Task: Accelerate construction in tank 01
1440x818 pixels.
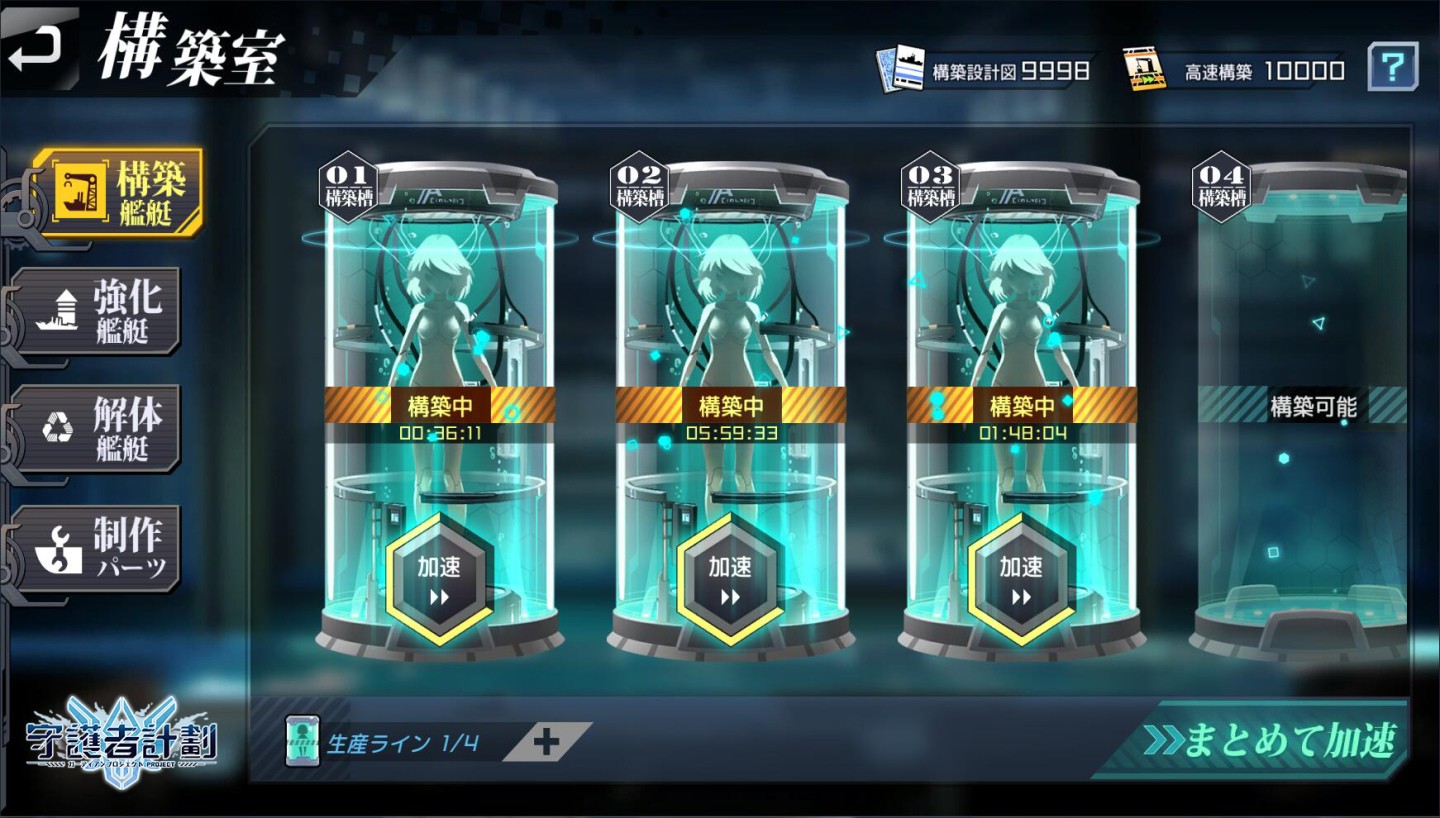Action: (x=439, y=579)
